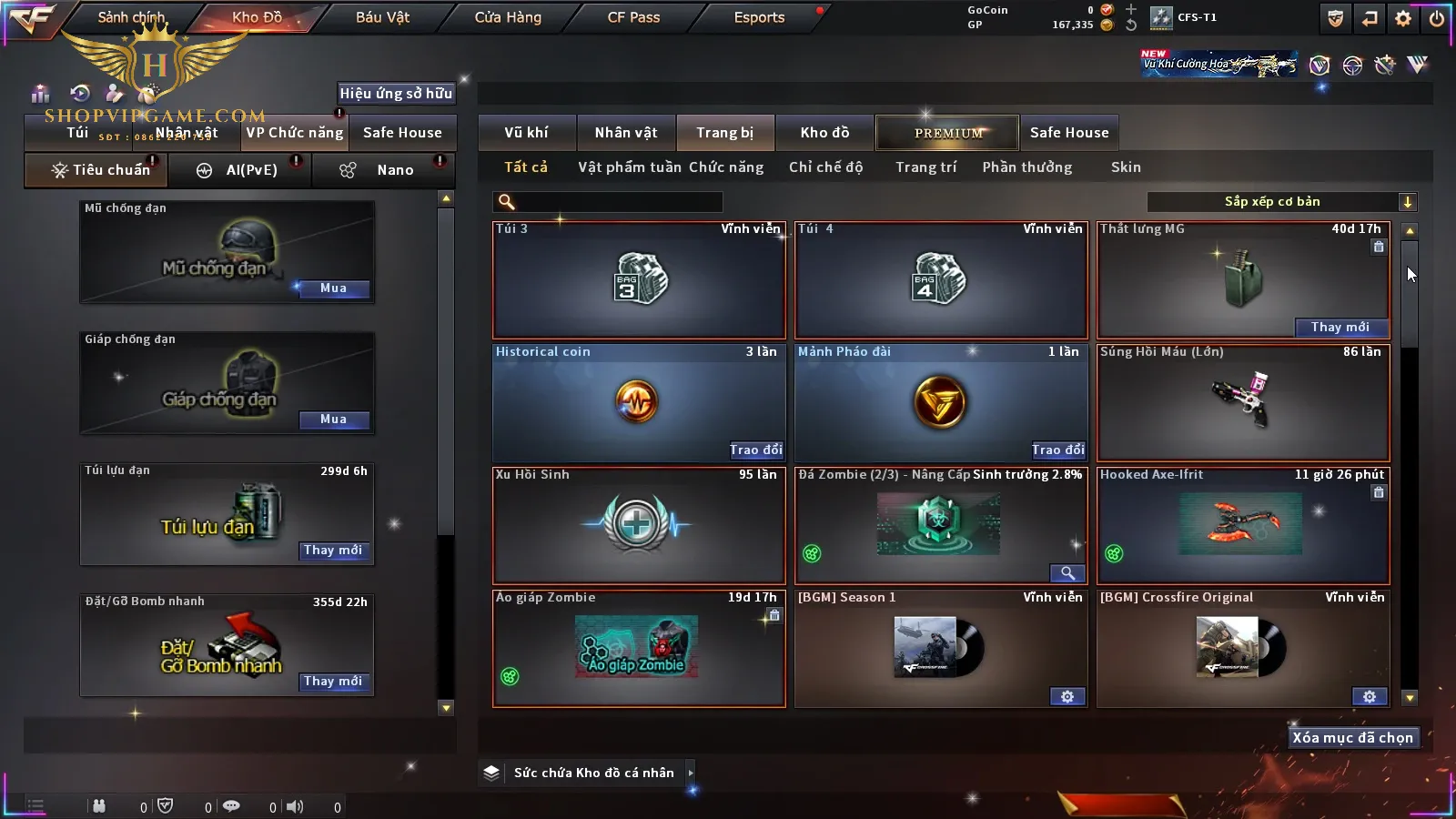Exchange the Historical coin with Trao đổi

click(755, 450)
